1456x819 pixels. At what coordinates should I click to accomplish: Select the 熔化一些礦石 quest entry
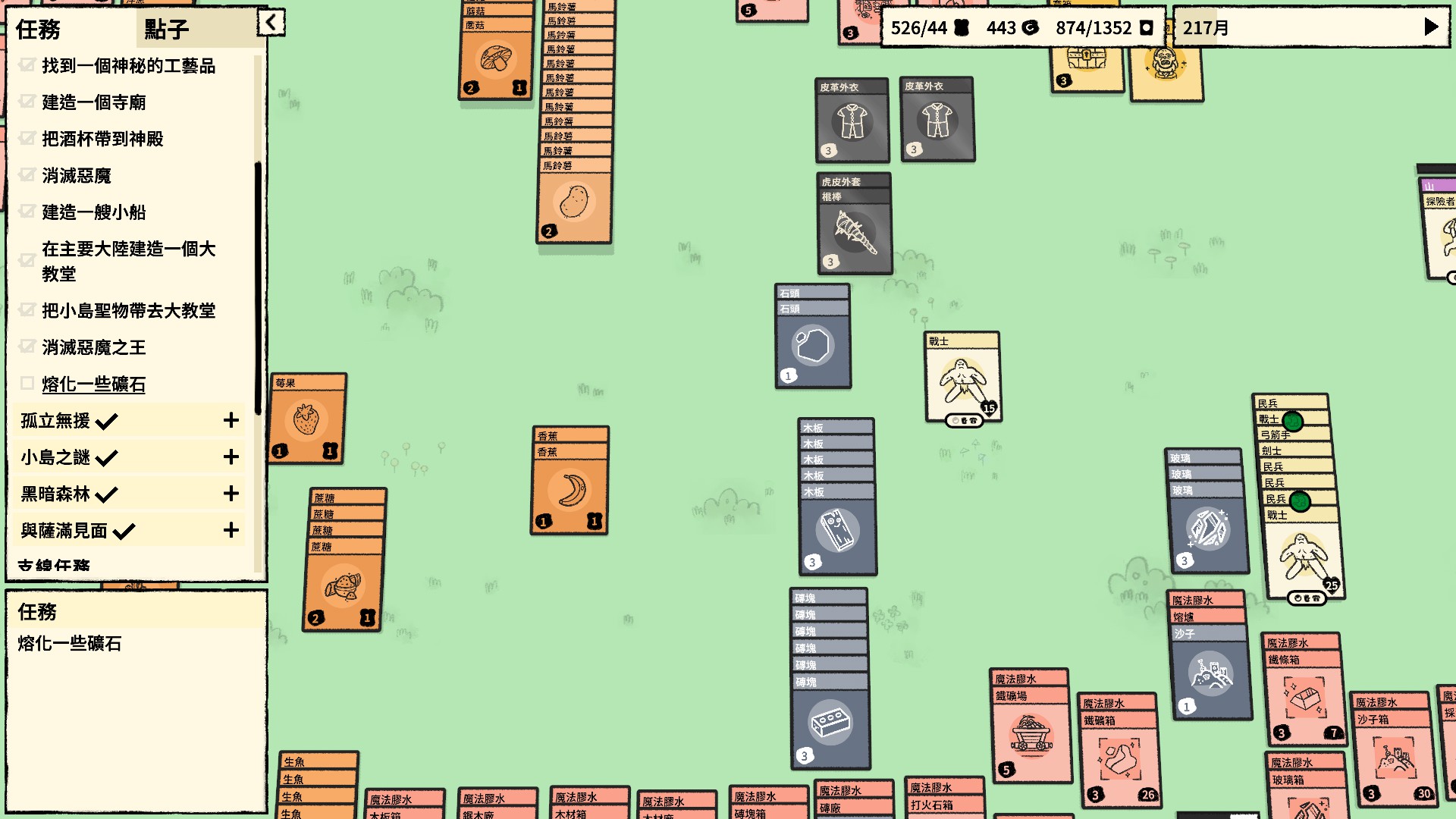(x=93, y=384)
